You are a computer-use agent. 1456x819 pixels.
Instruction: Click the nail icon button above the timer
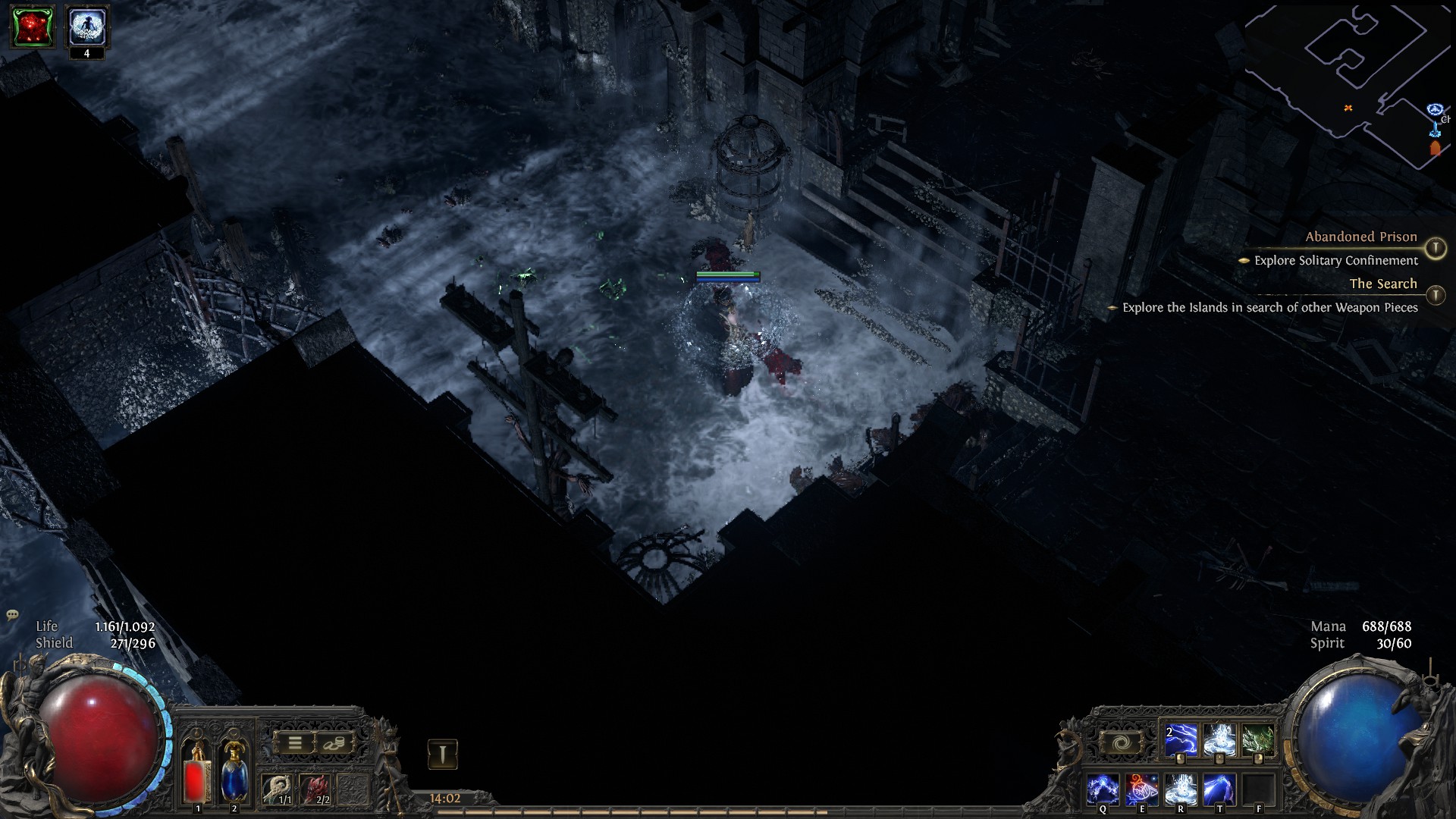point(443,754)
